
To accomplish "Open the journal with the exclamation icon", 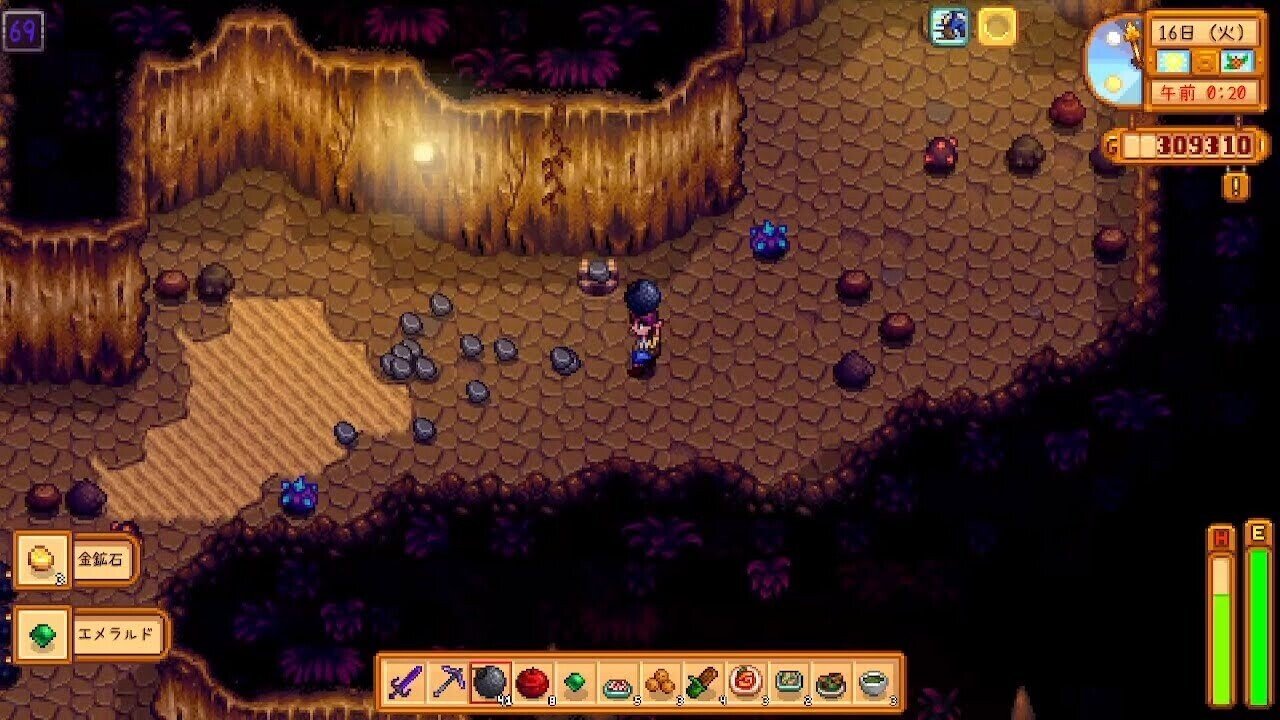I will pyautogui.click(x=1236, y=186).
